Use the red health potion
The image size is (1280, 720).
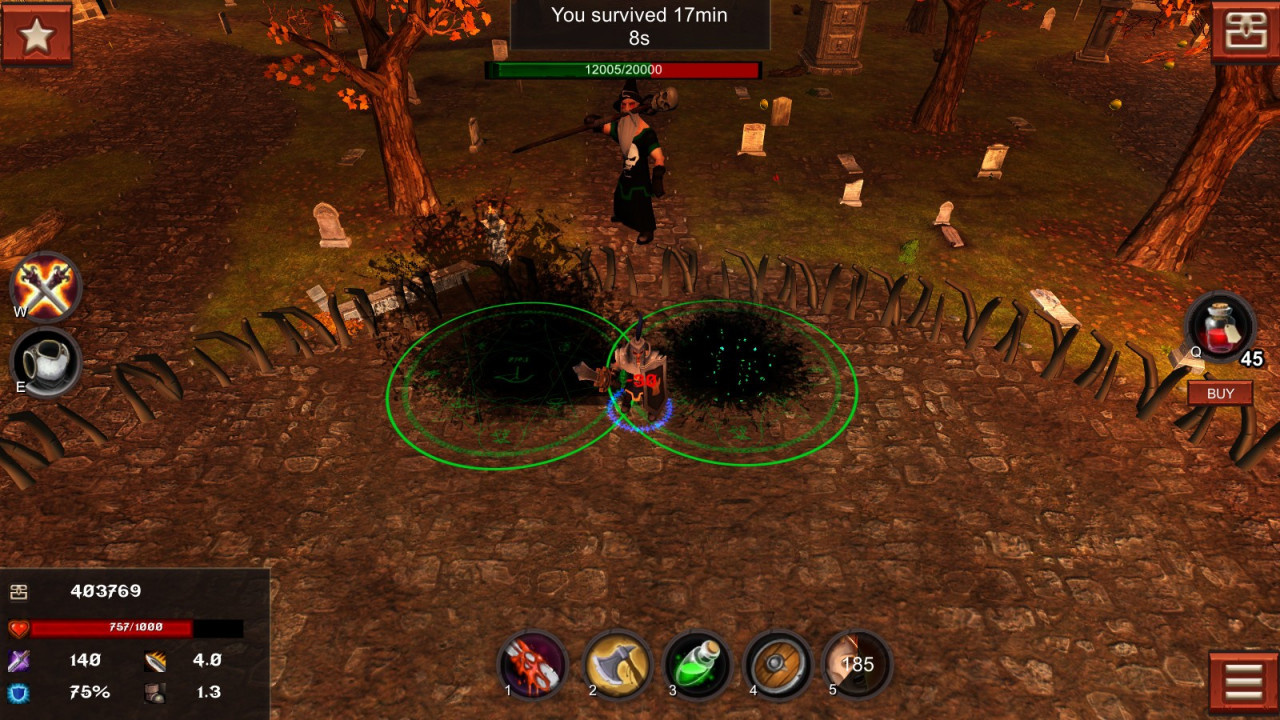[x=1219, y=326]
